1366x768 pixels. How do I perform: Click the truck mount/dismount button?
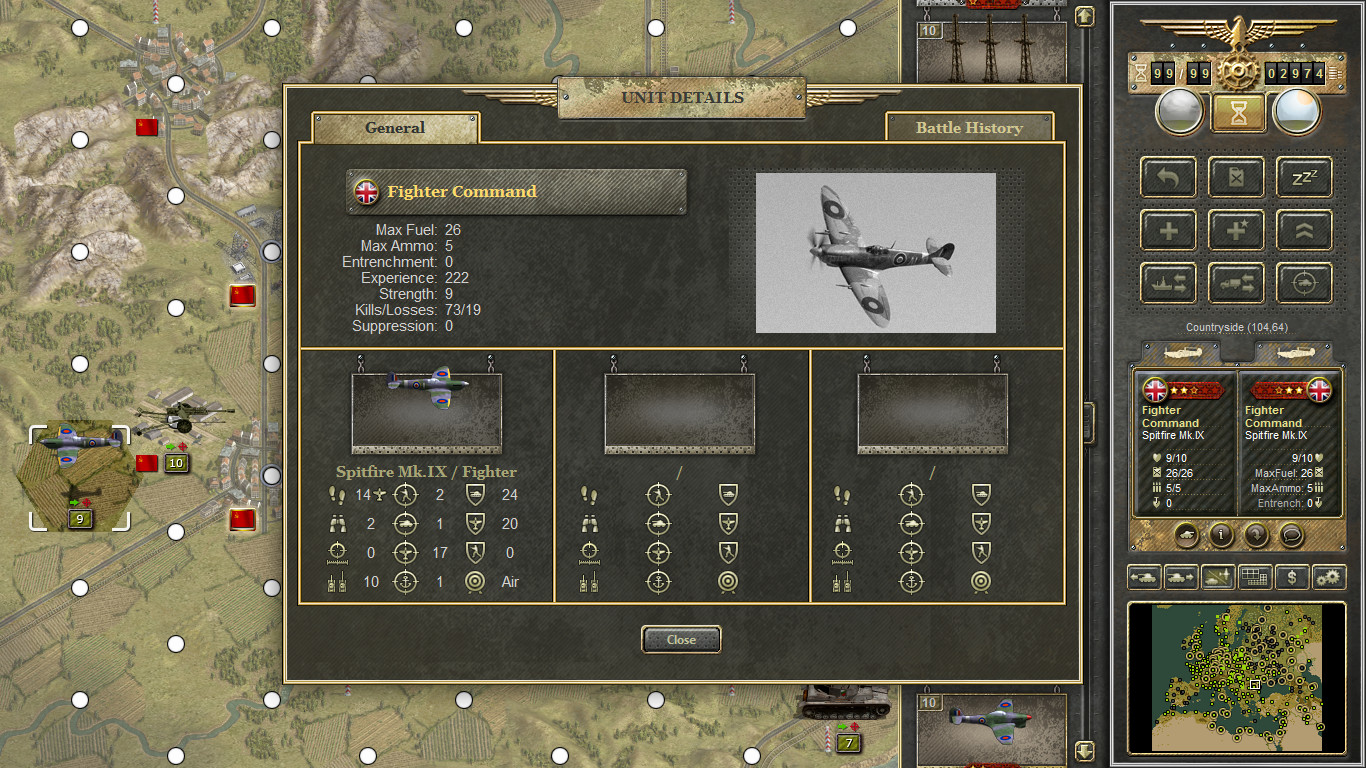[1236, 283]
